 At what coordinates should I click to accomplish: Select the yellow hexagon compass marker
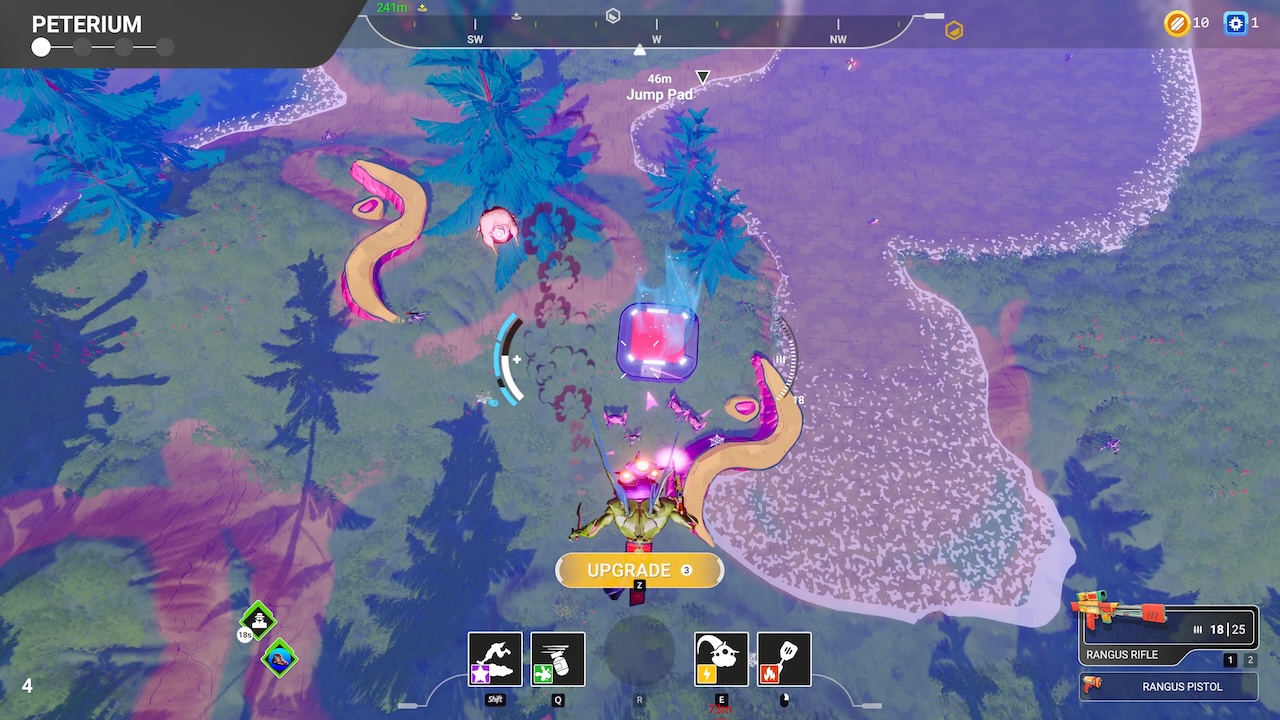click(x=954, y=30)
